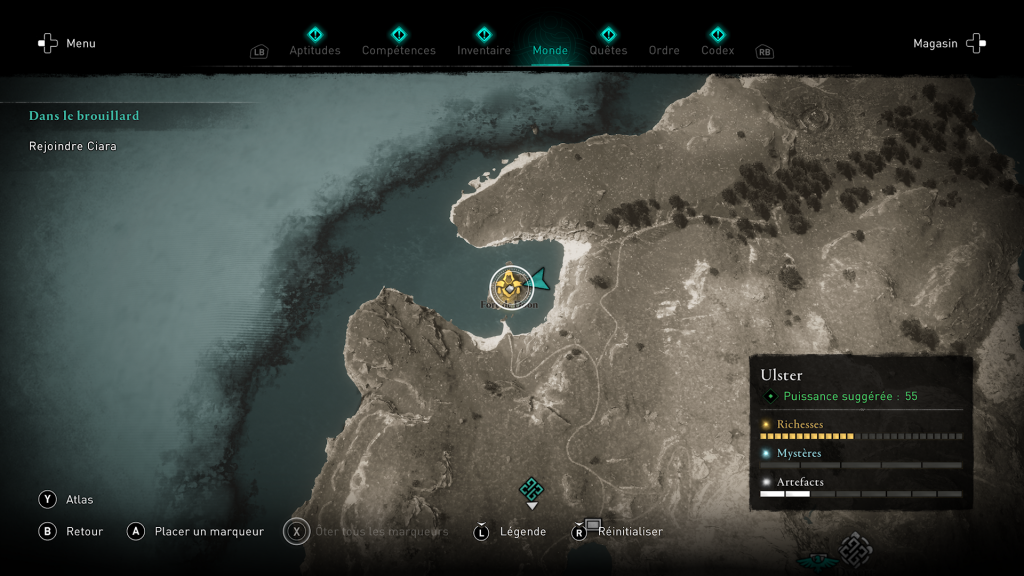Go to the Inventaire tab
The image size is (1024, 576).
[484, 50]
